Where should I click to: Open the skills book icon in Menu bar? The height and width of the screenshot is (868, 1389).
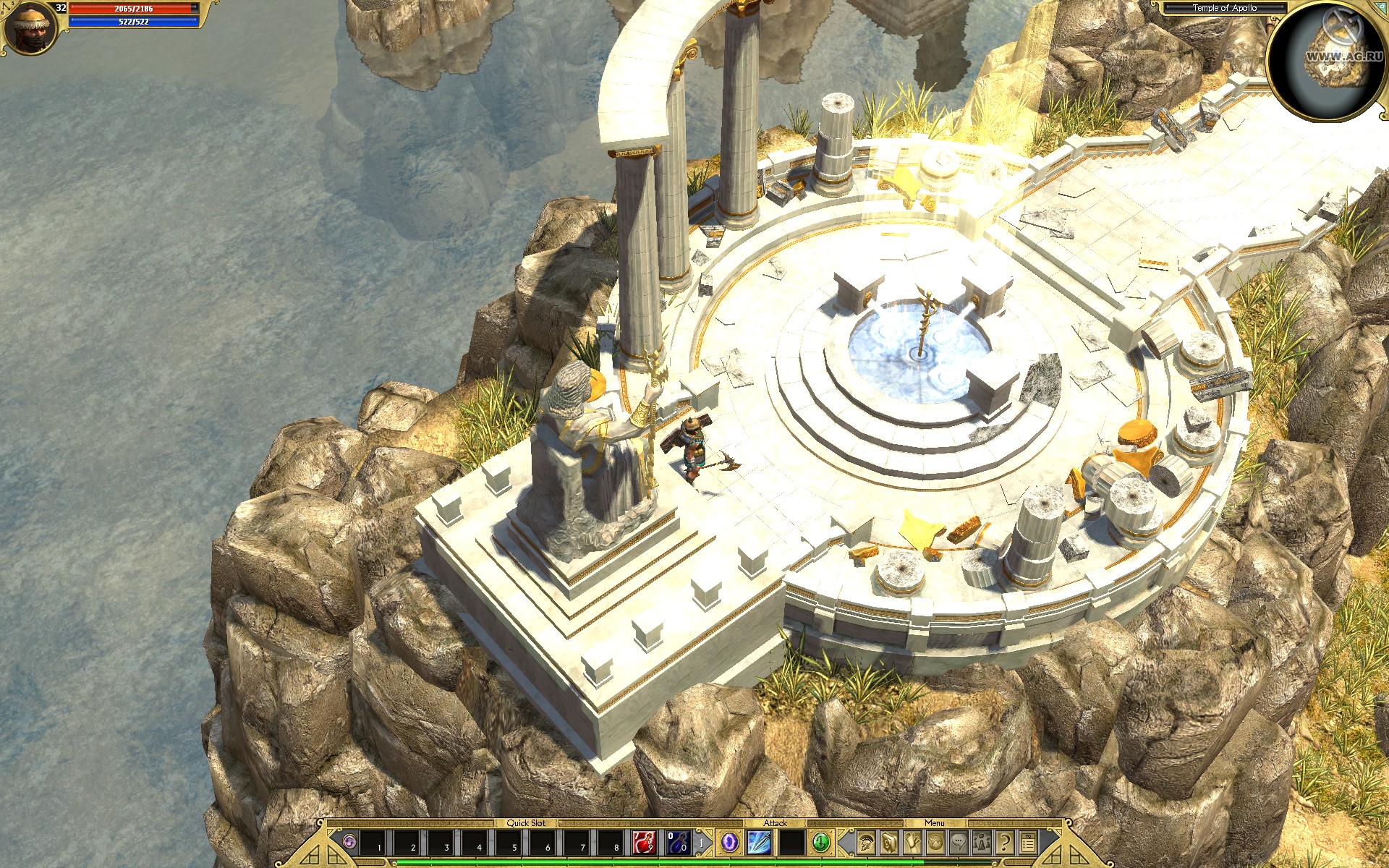click(x=888, y=843)
